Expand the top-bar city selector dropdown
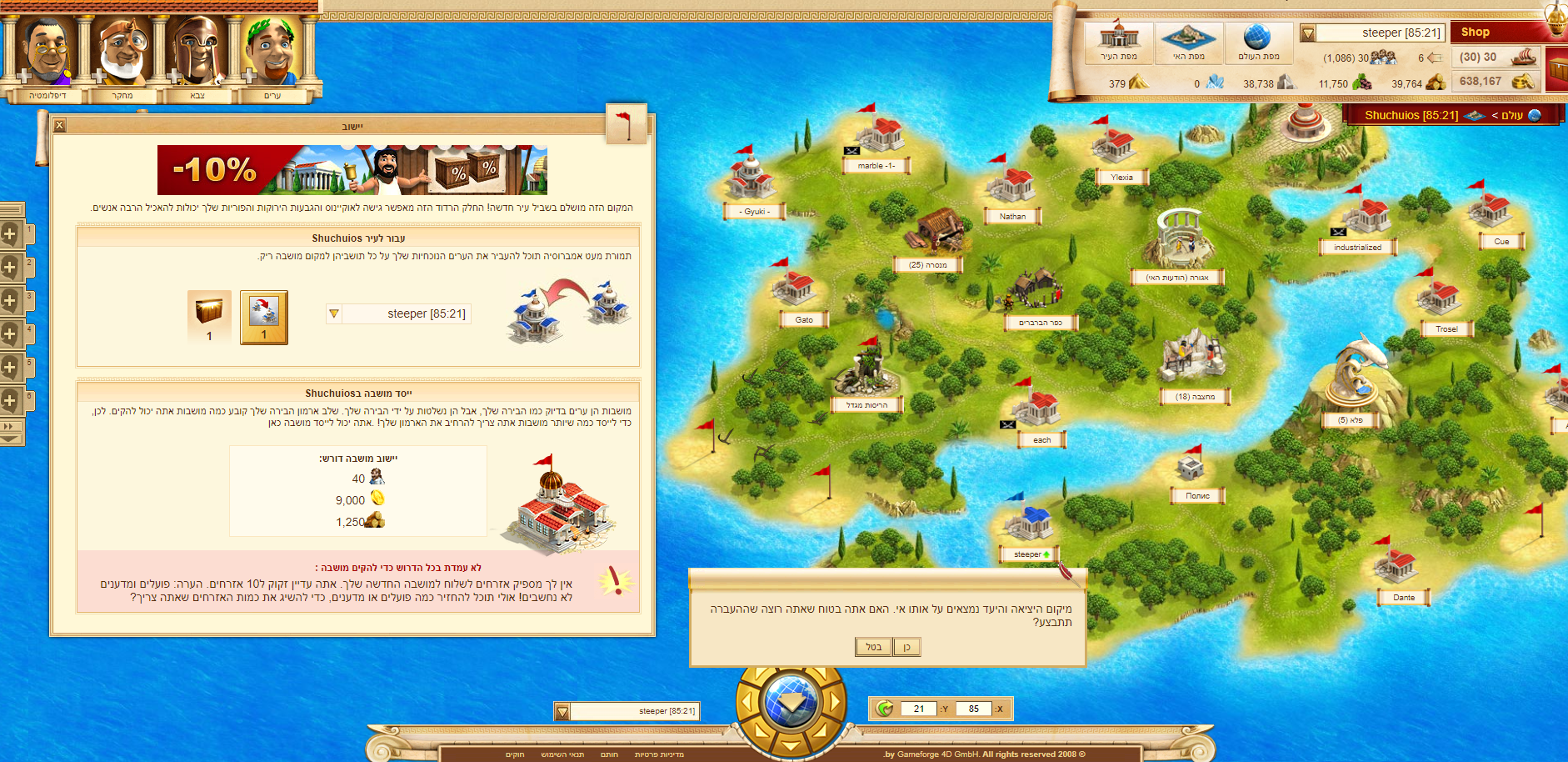The height and width of the screenshot is (762, 1568). [x=1308, y=33]
